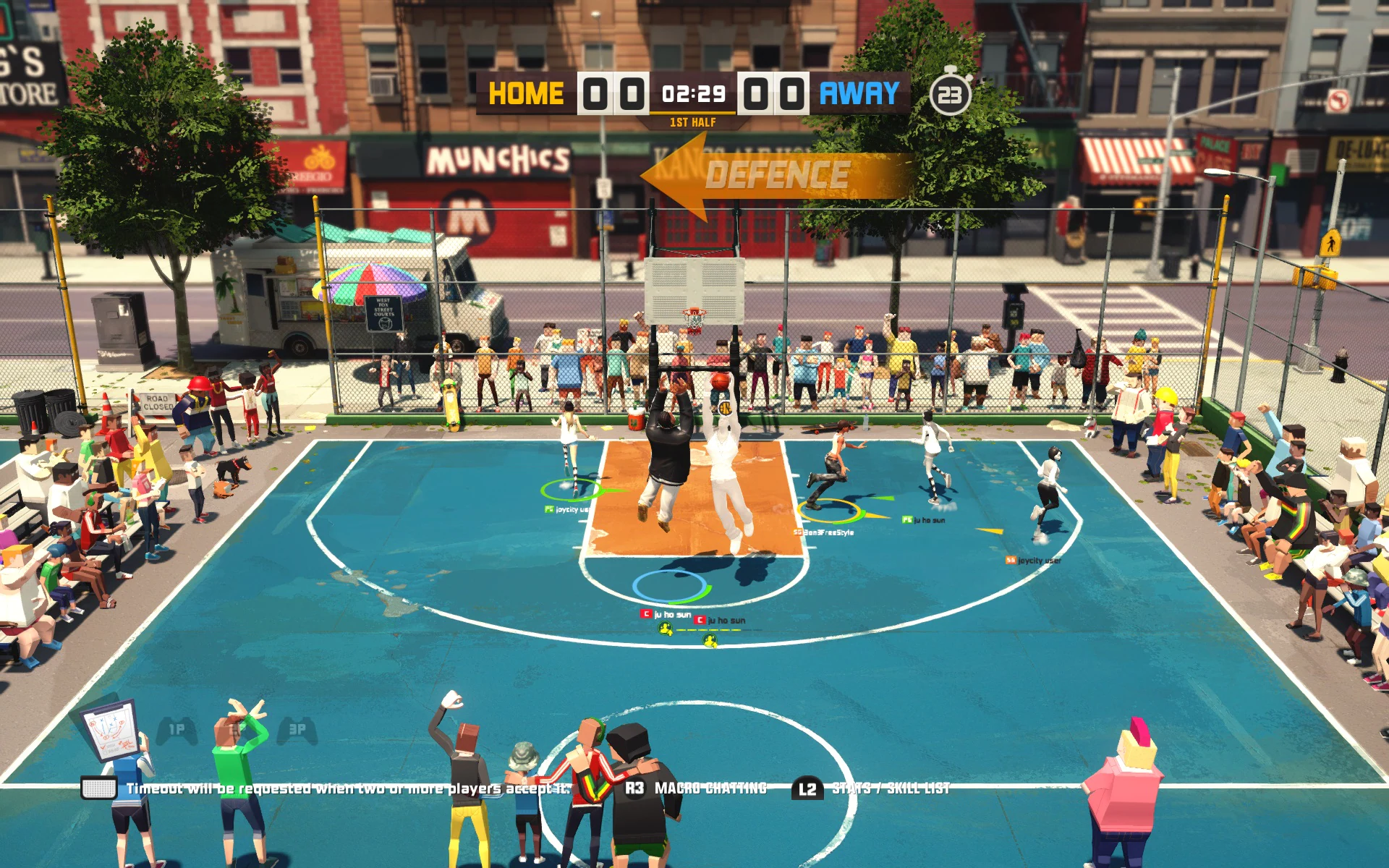Click the green skill buff icon under the center player

click(666, 629)
